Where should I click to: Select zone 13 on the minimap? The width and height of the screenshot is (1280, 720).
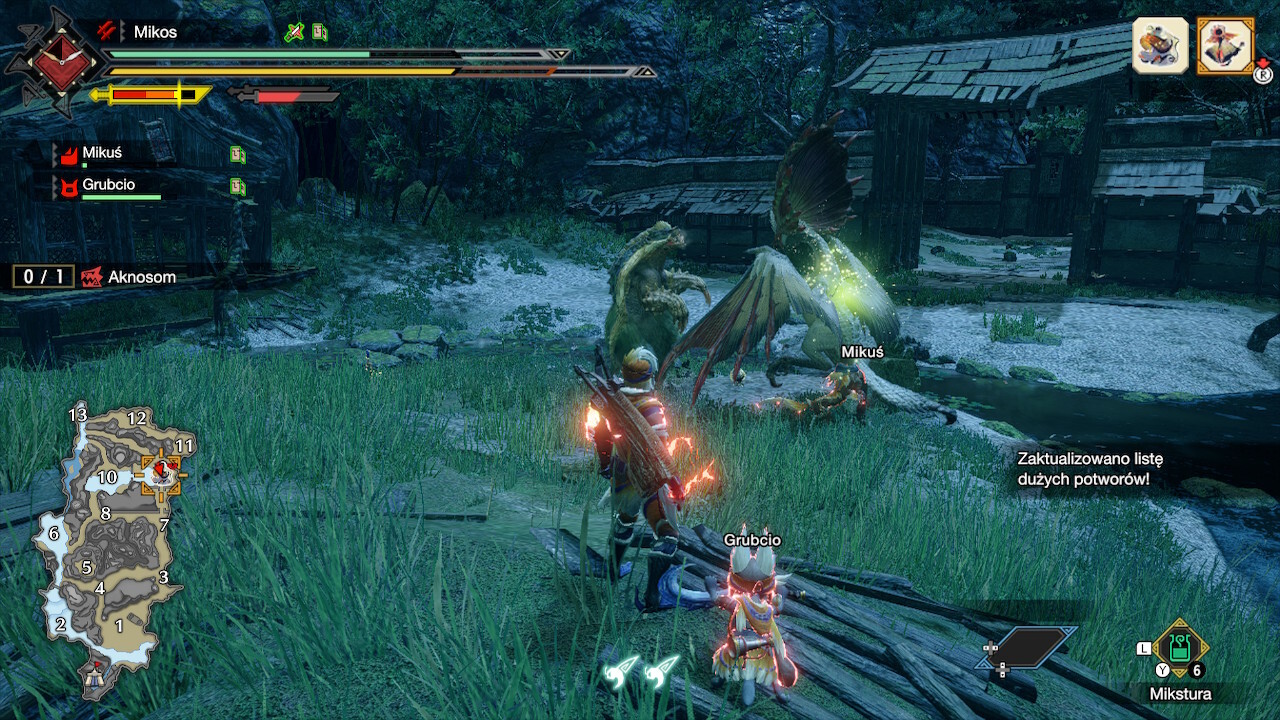[78, 415]
